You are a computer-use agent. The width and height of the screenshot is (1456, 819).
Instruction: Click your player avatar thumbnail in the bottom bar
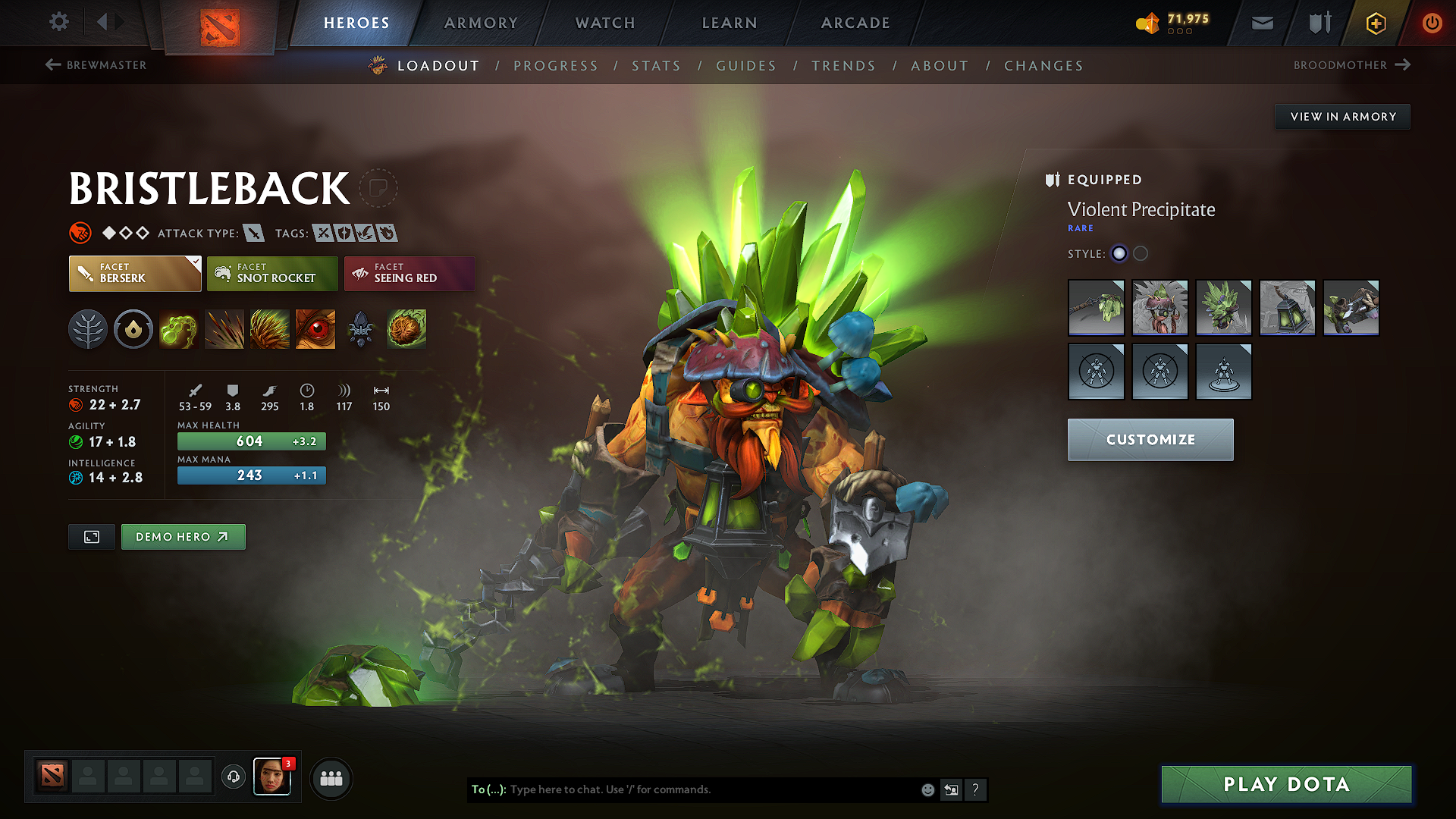272,777
